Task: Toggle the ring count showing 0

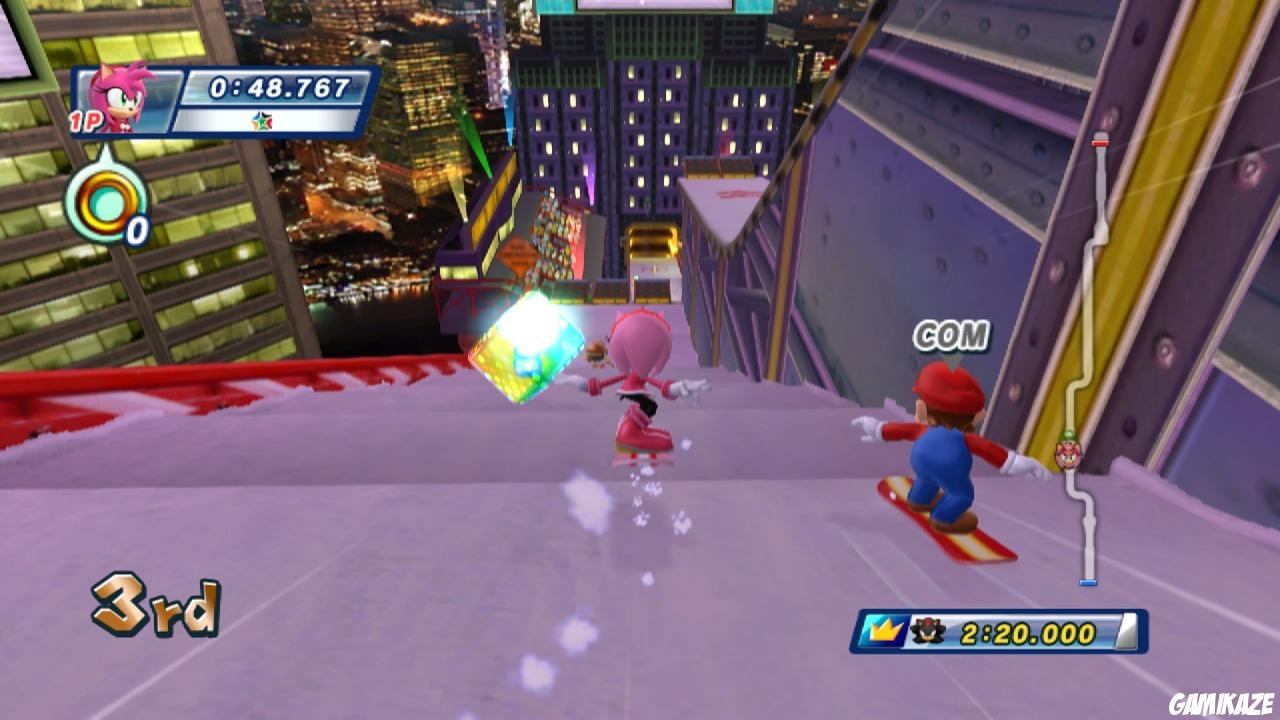Action: (136, 231)
